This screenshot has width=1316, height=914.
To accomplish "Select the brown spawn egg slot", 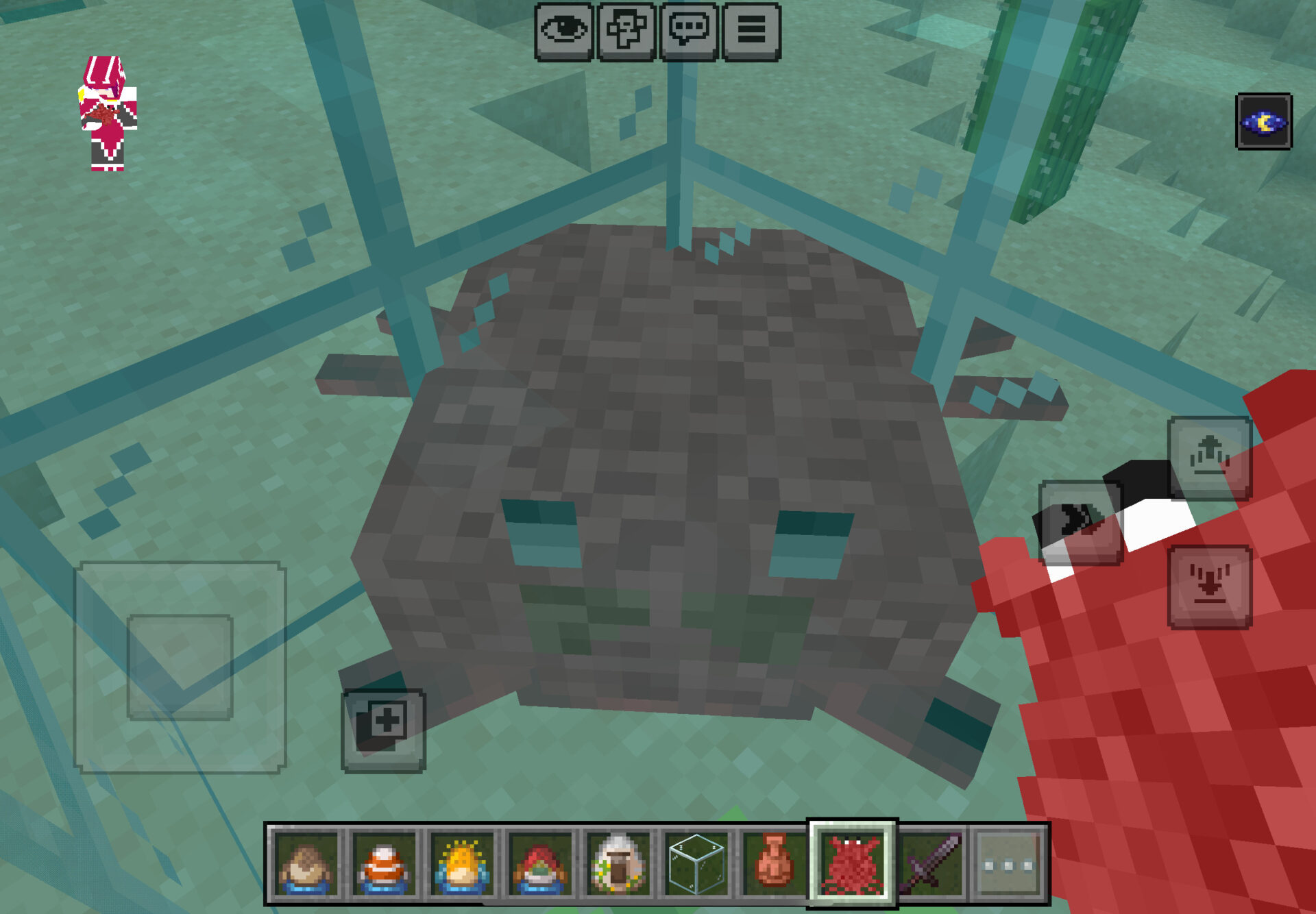I will [306, 865].
